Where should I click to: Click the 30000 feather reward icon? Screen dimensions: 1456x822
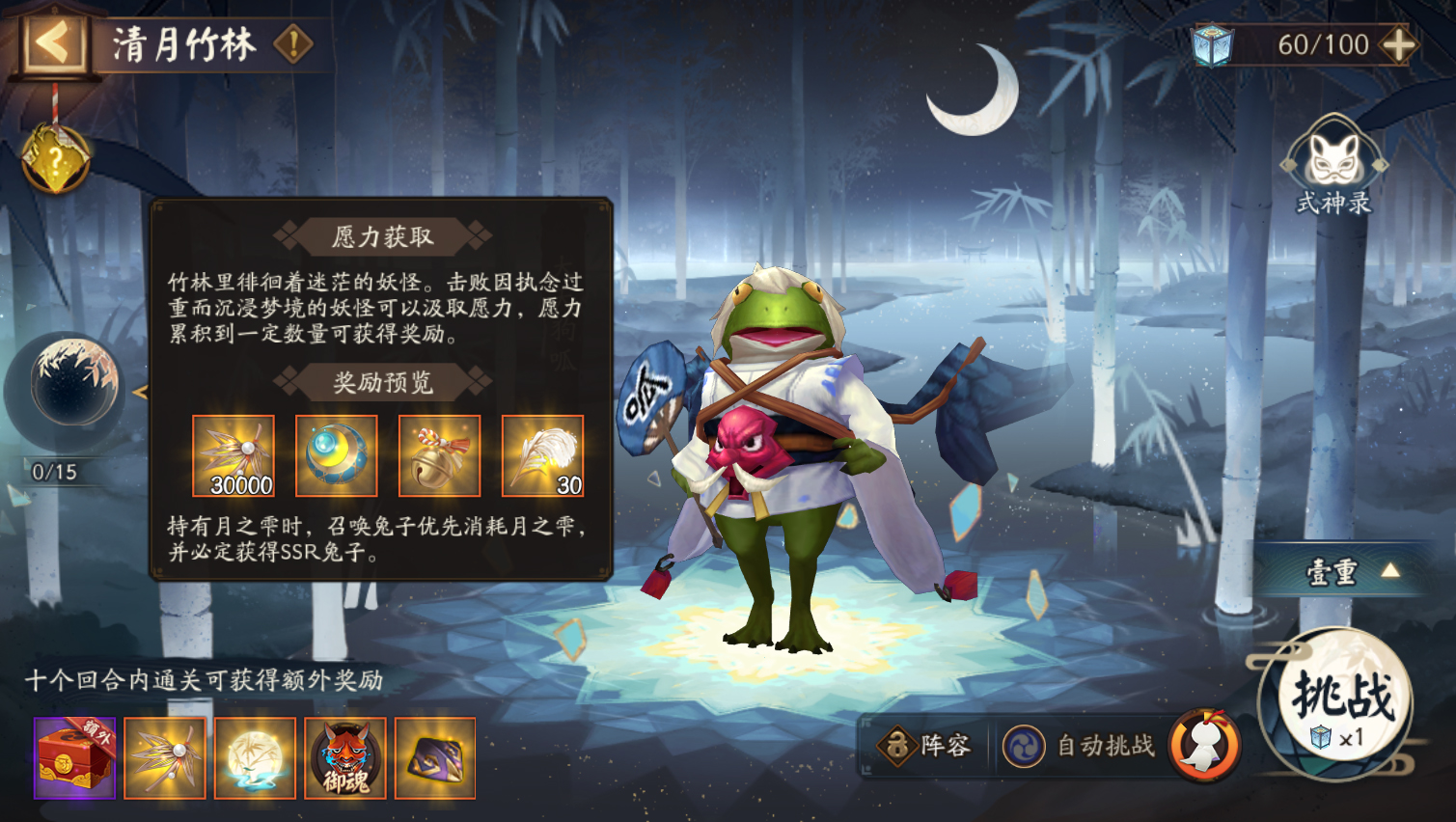[x=233, y=455]
